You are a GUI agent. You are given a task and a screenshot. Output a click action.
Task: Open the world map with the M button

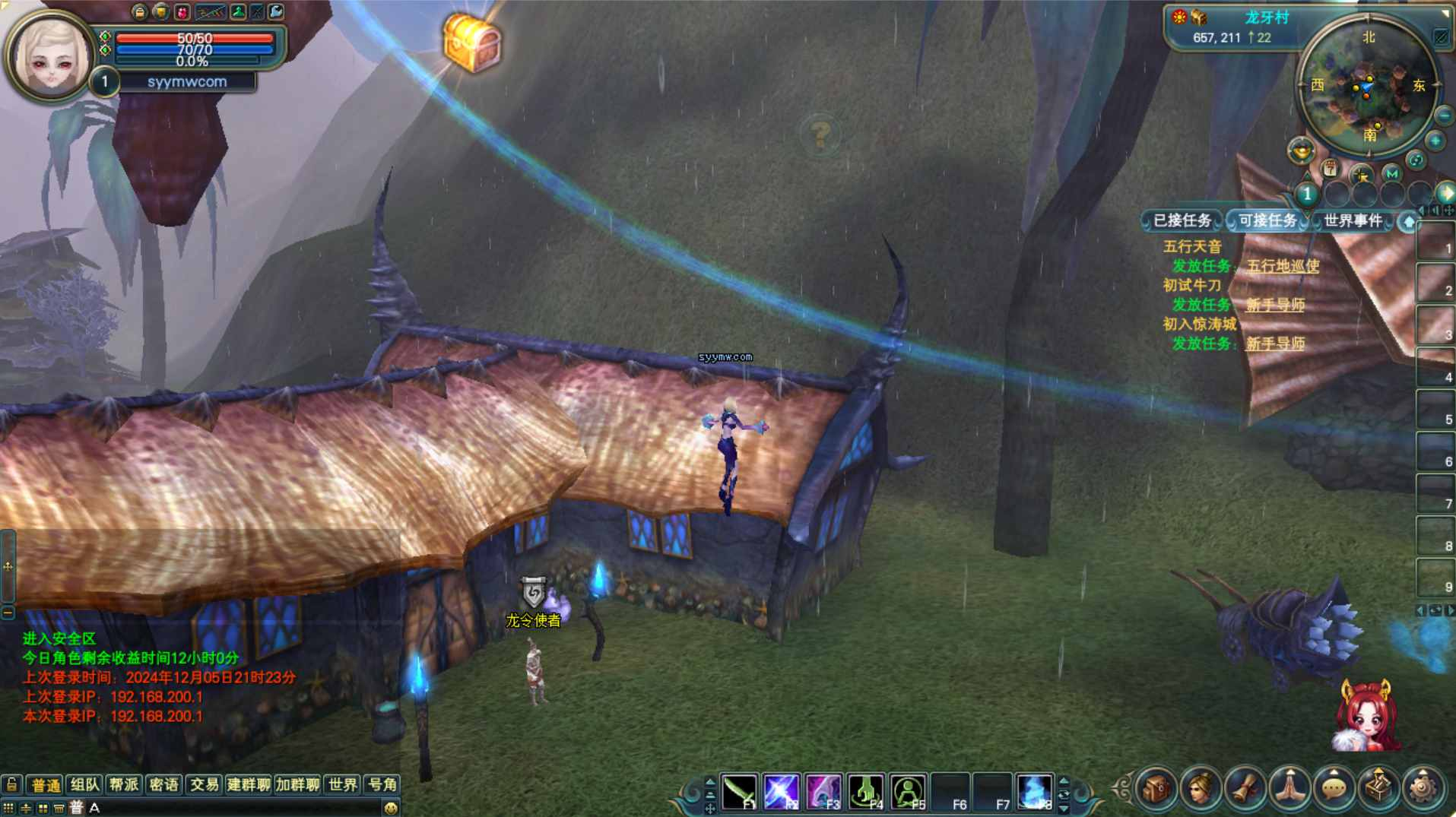[1391, 174]
